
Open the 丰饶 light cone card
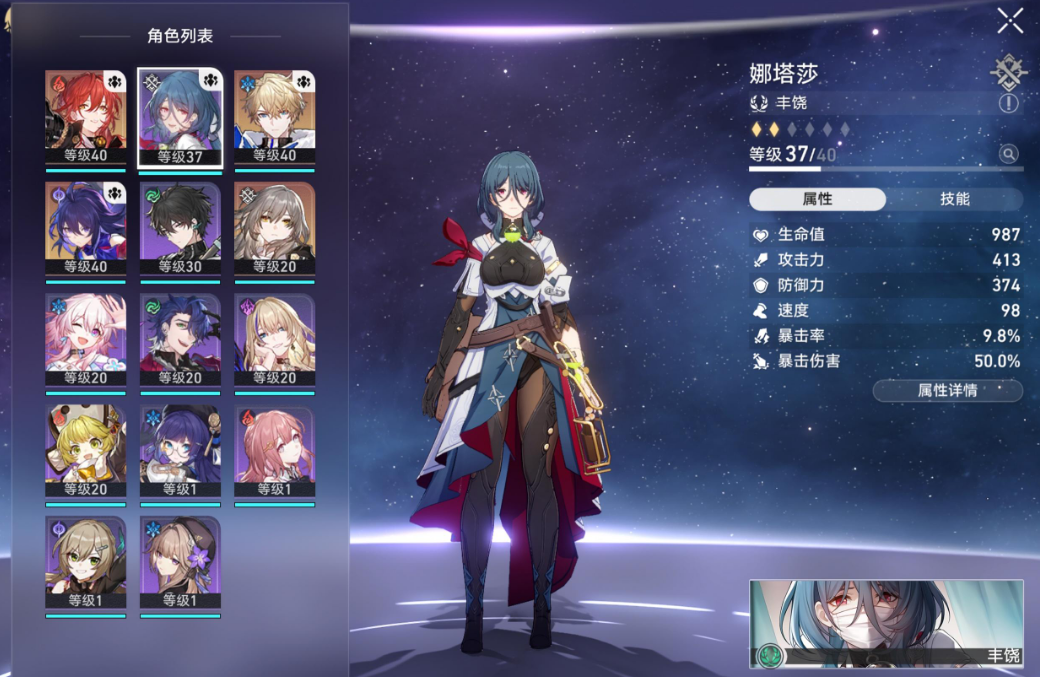pos(886,623)
